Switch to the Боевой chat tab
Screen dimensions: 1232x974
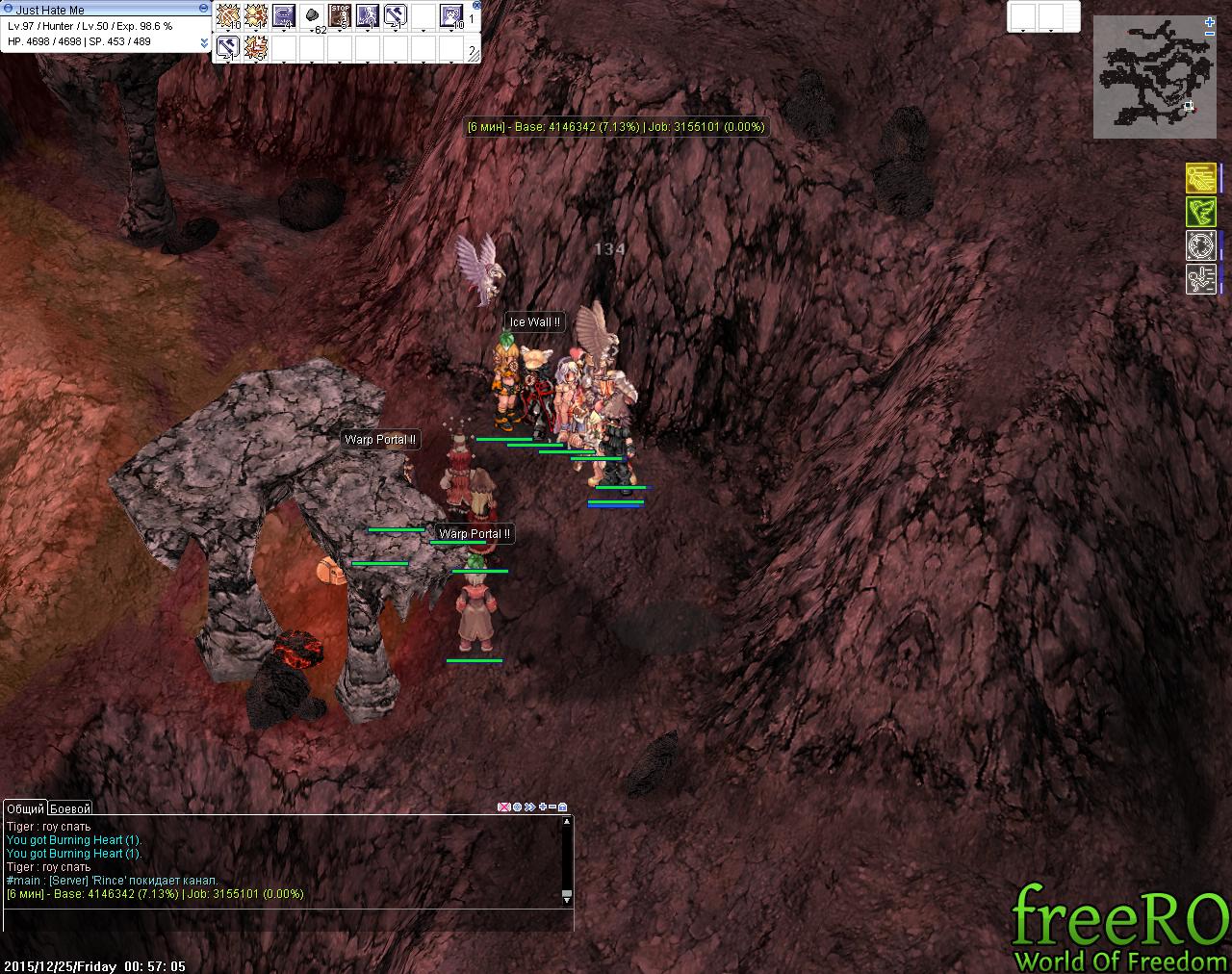click(x=70, y=809)
